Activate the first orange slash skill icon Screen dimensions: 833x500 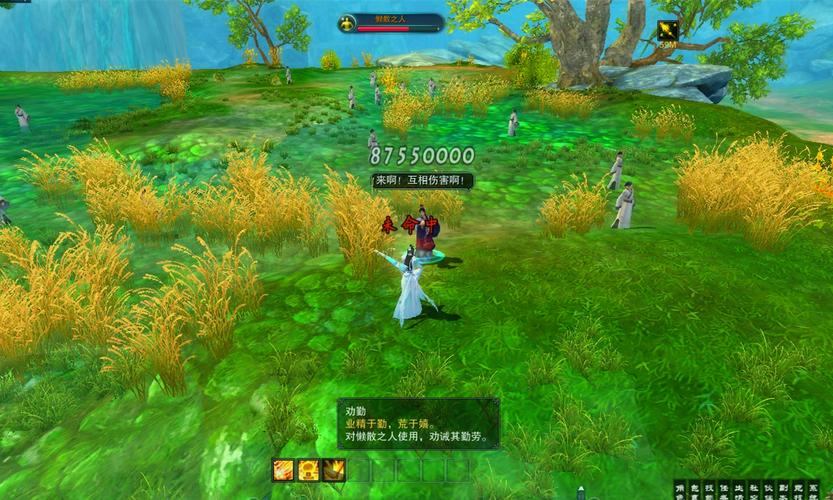tap(284, 469)
